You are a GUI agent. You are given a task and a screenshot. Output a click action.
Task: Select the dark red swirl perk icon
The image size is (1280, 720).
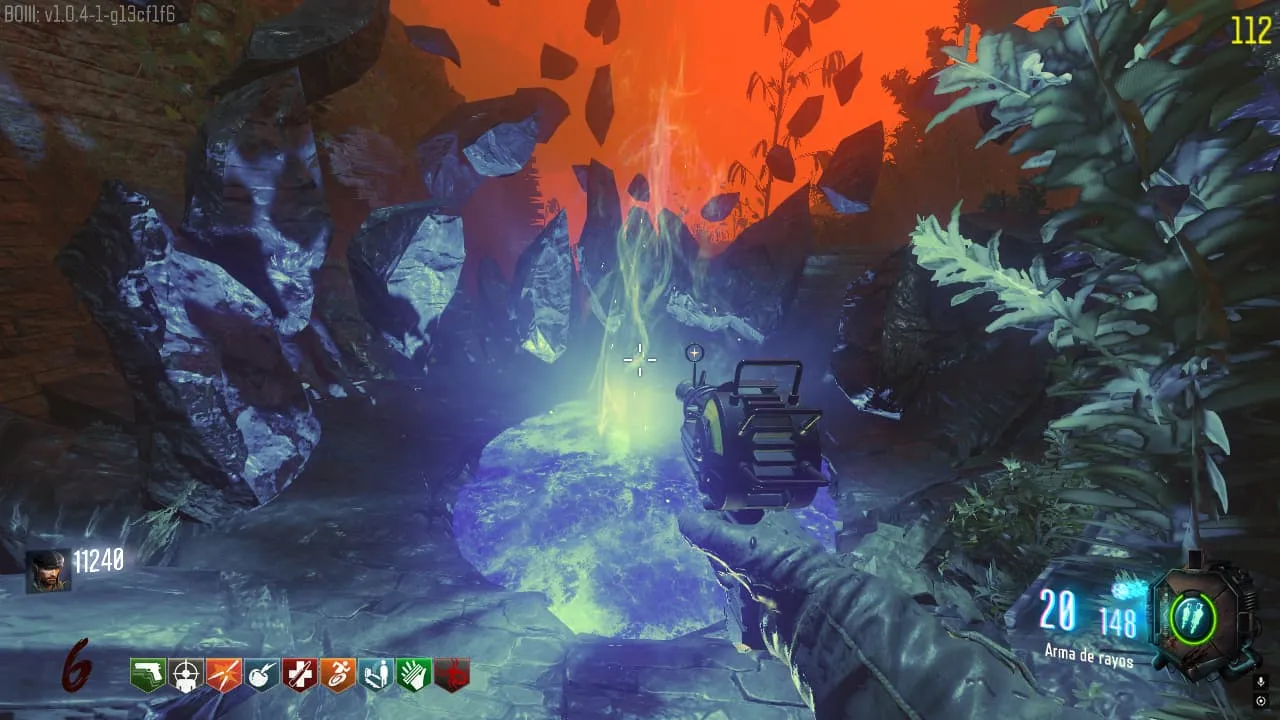[451, 675]
